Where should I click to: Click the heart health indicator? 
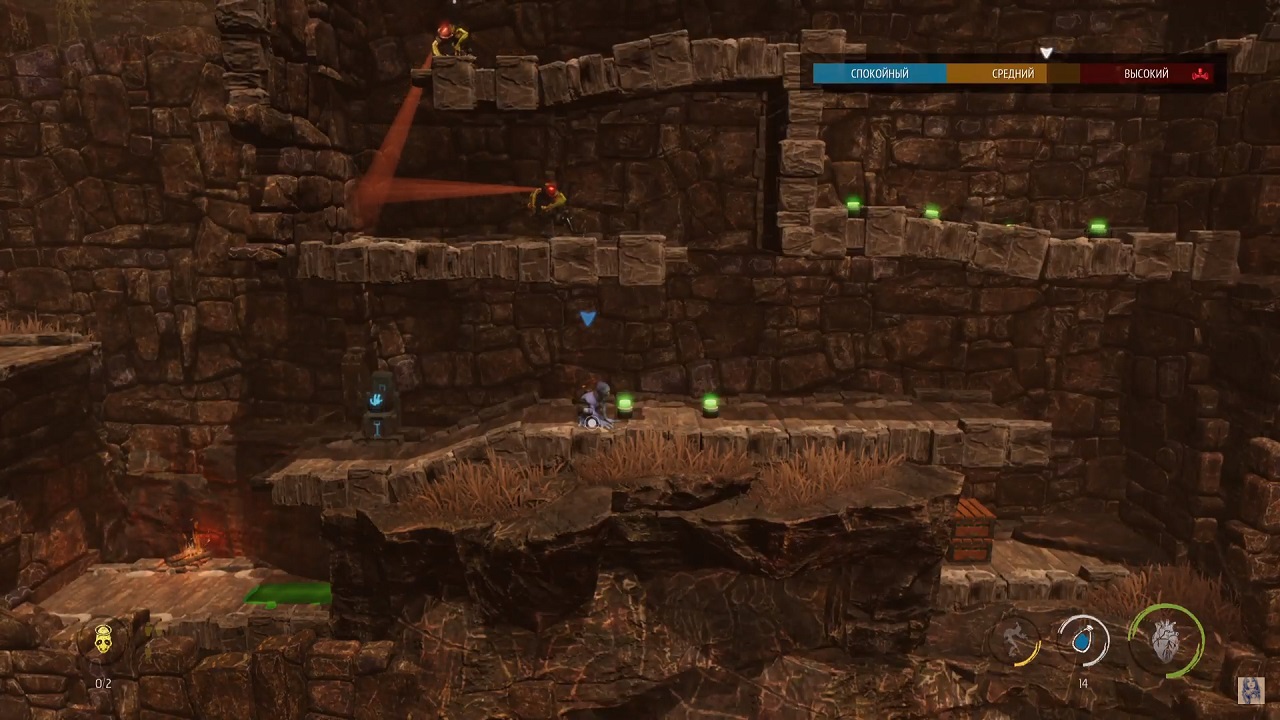[1165, 641]
